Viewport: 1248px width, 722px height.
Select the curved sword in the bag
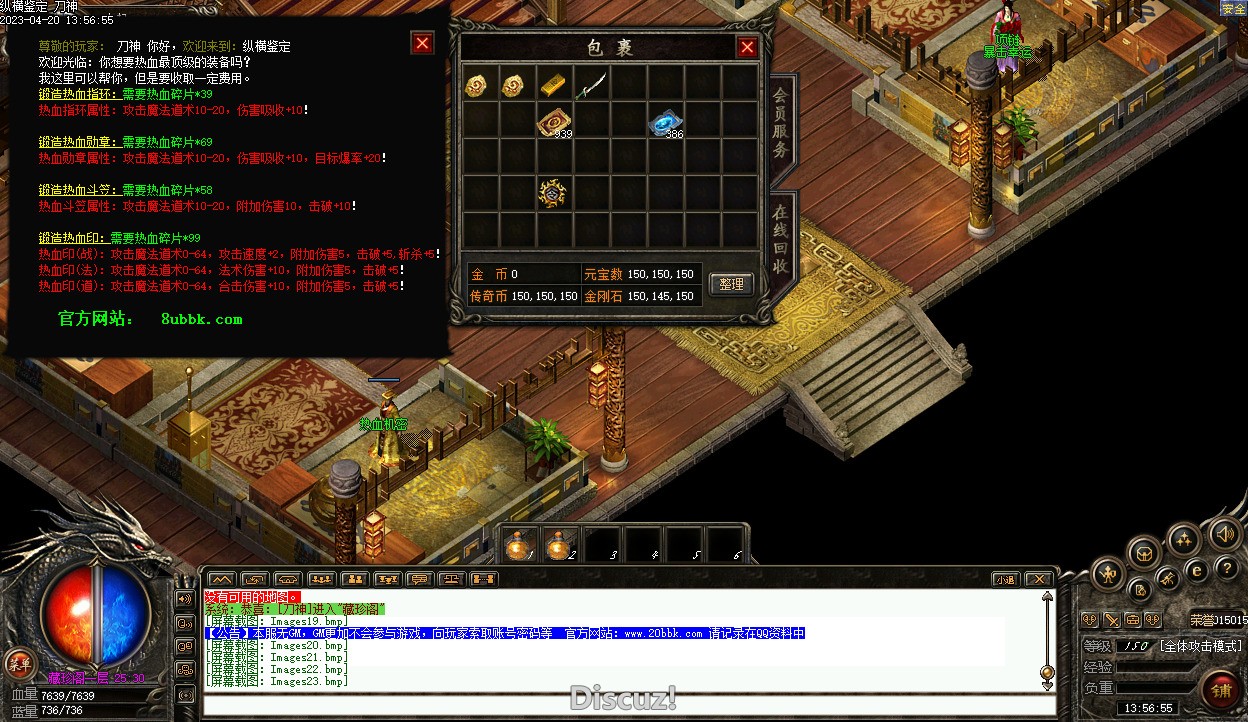pyautogui.click(x=590, y=85)
